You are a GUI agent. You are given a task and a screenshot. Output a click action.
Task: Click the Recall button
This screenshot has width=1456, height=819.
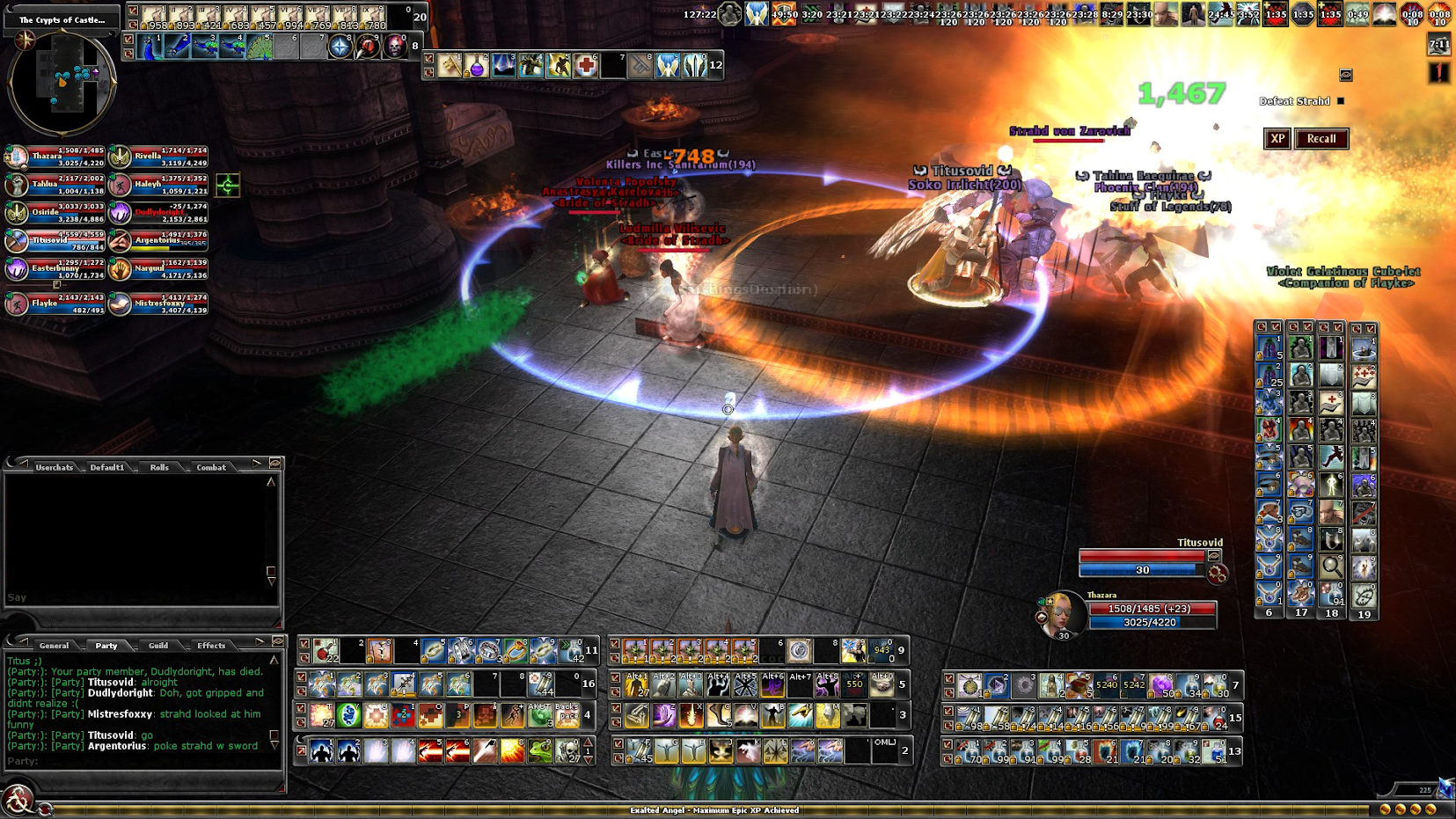coord(1321,139)
